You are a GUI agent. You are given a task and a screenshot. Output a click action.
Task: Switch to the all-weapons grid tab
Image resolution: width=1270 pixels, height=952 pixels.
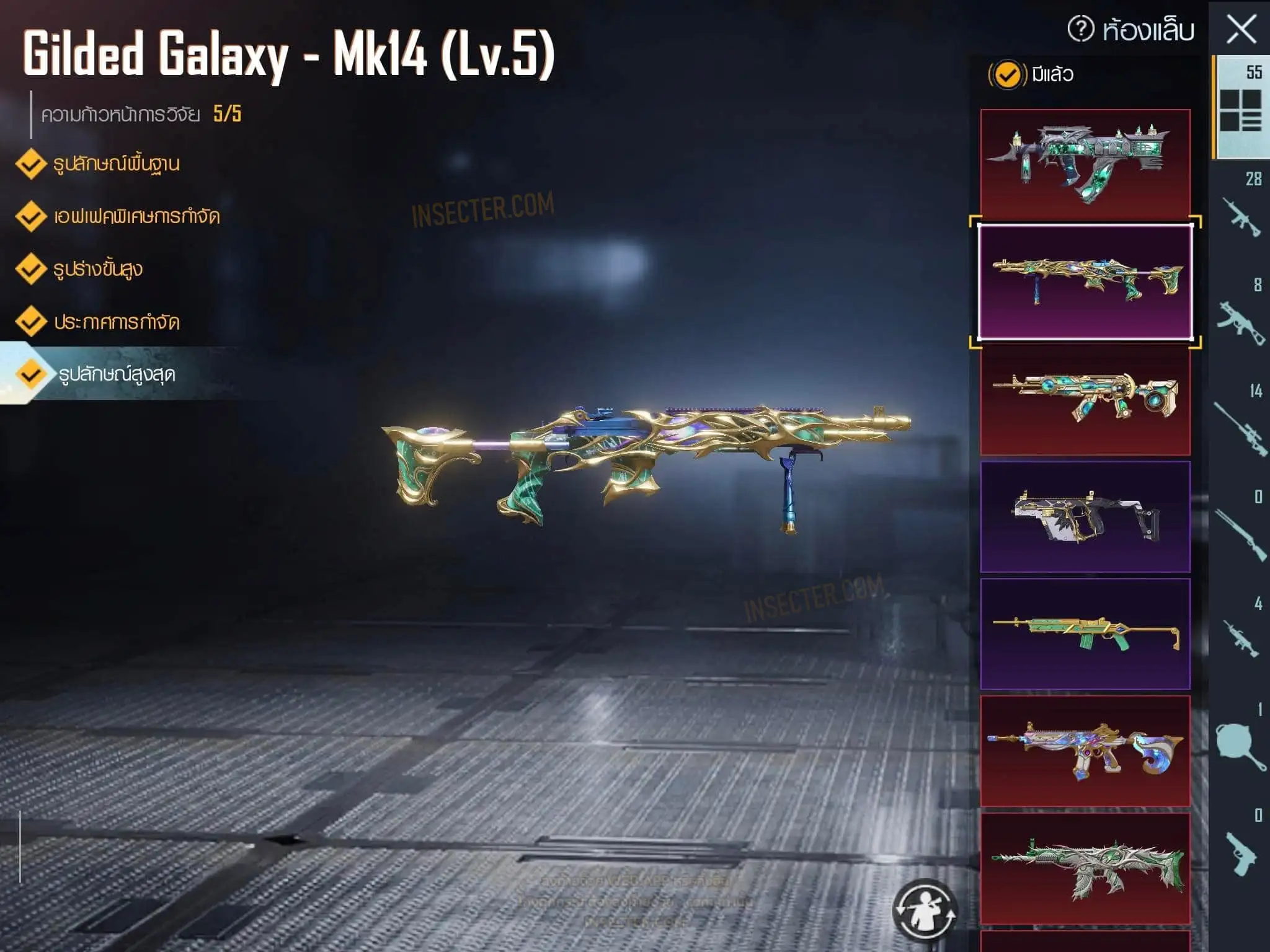click(1241, 107)
